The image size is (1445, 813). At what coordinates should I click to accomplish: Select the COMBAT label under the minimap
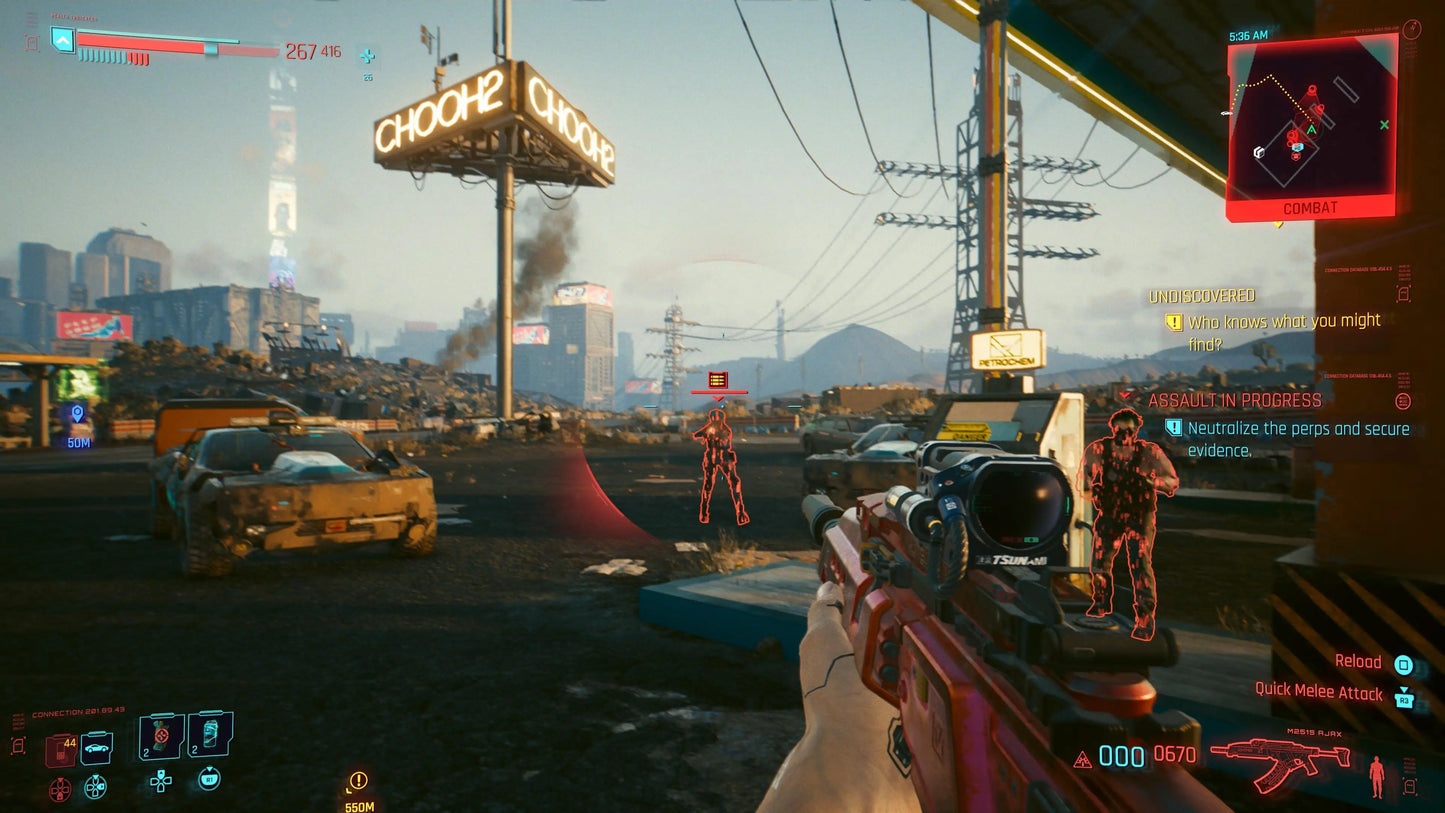[x=1310, y=207]
